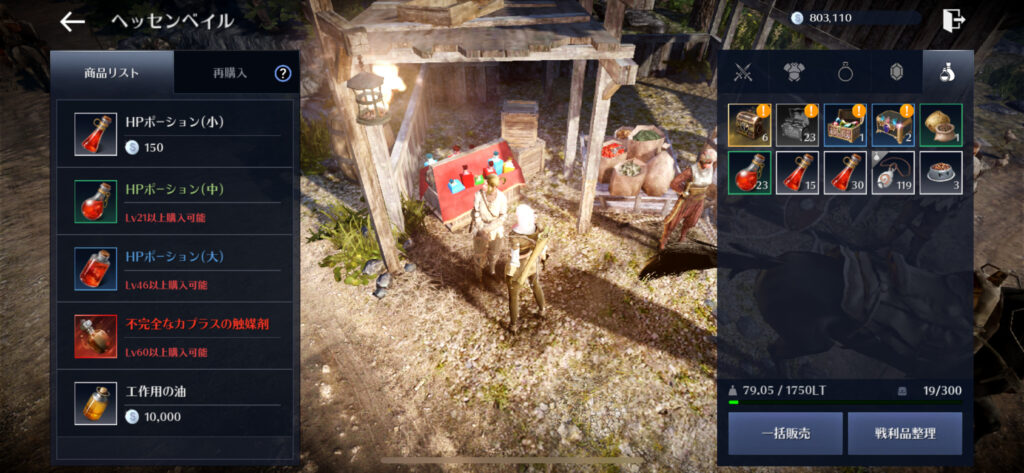Switch to the ring accessory tab
Image resolution: width=1024 pixels, height=473 pixels.
coord(845,73)
